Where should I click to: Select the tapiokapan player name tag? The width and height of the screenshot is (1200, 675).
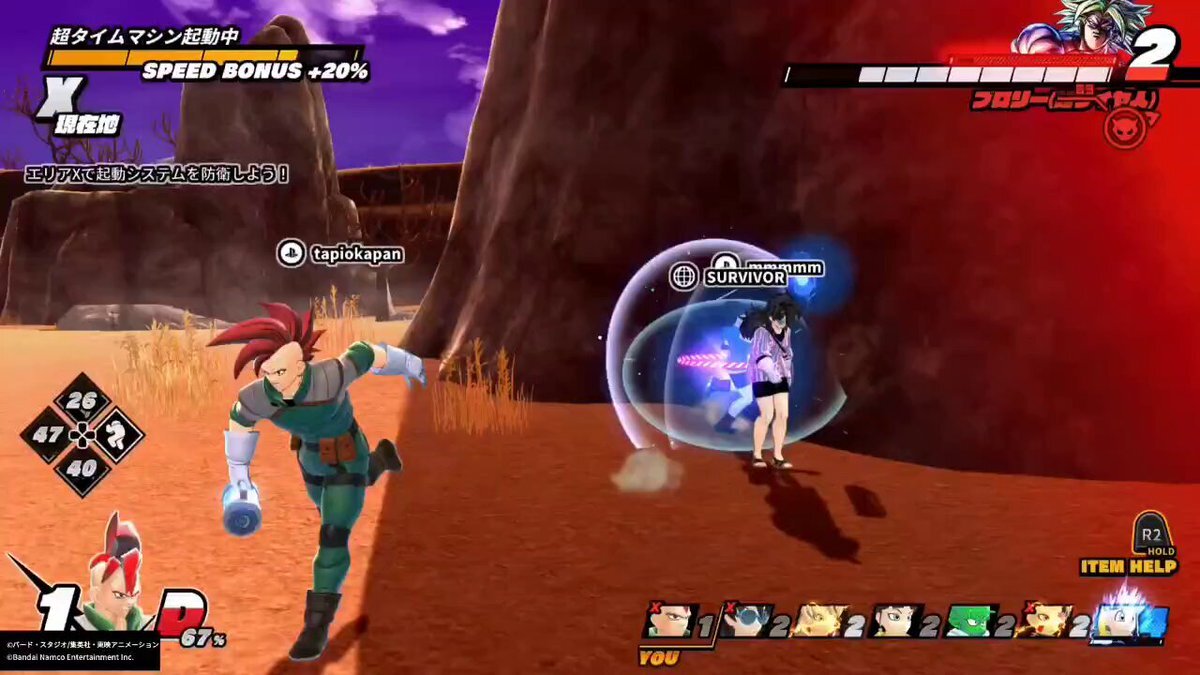pos(341,254)
